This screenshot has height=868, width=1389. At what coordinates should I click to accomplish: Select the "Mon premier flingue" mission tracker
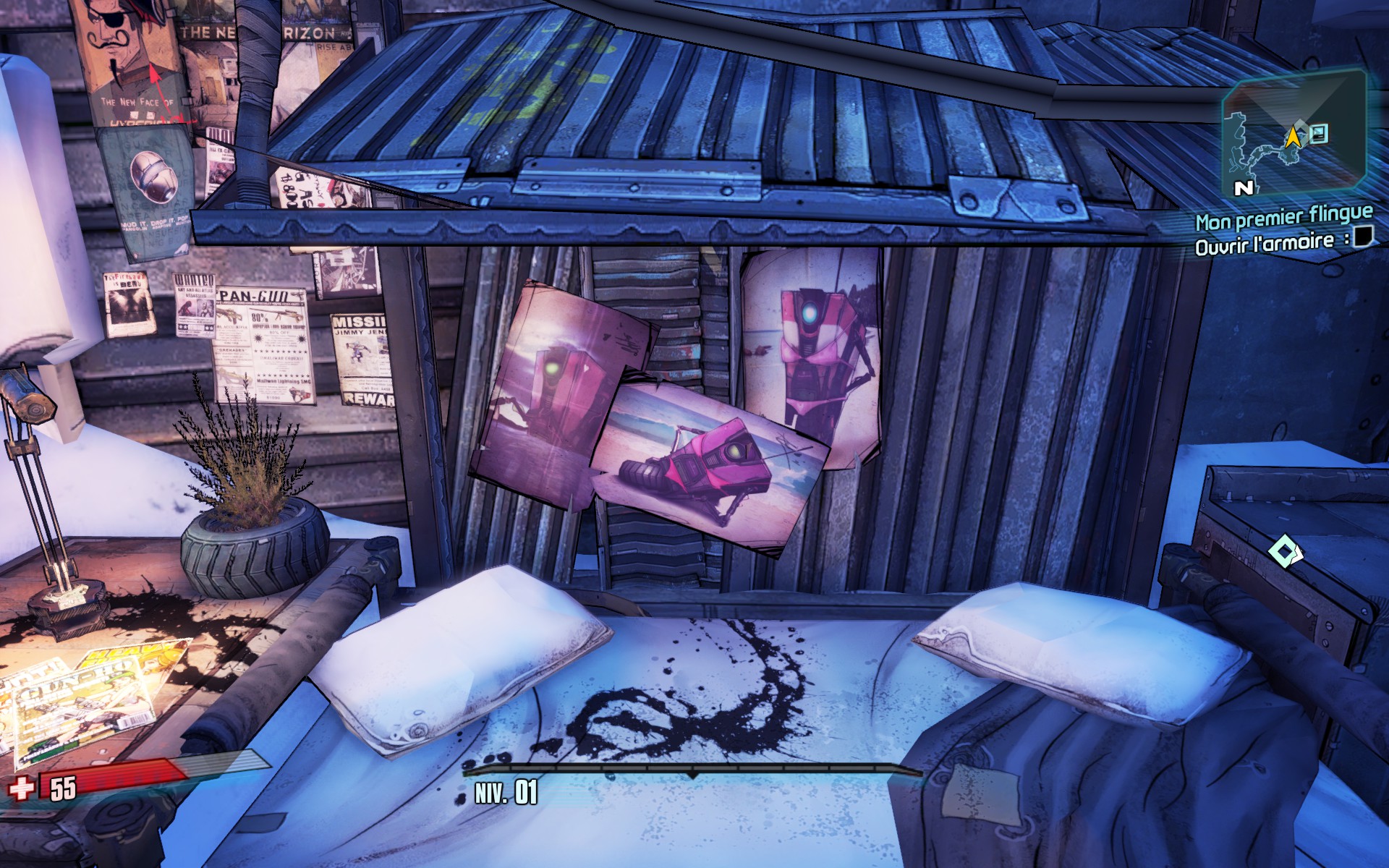(1283, 216)
